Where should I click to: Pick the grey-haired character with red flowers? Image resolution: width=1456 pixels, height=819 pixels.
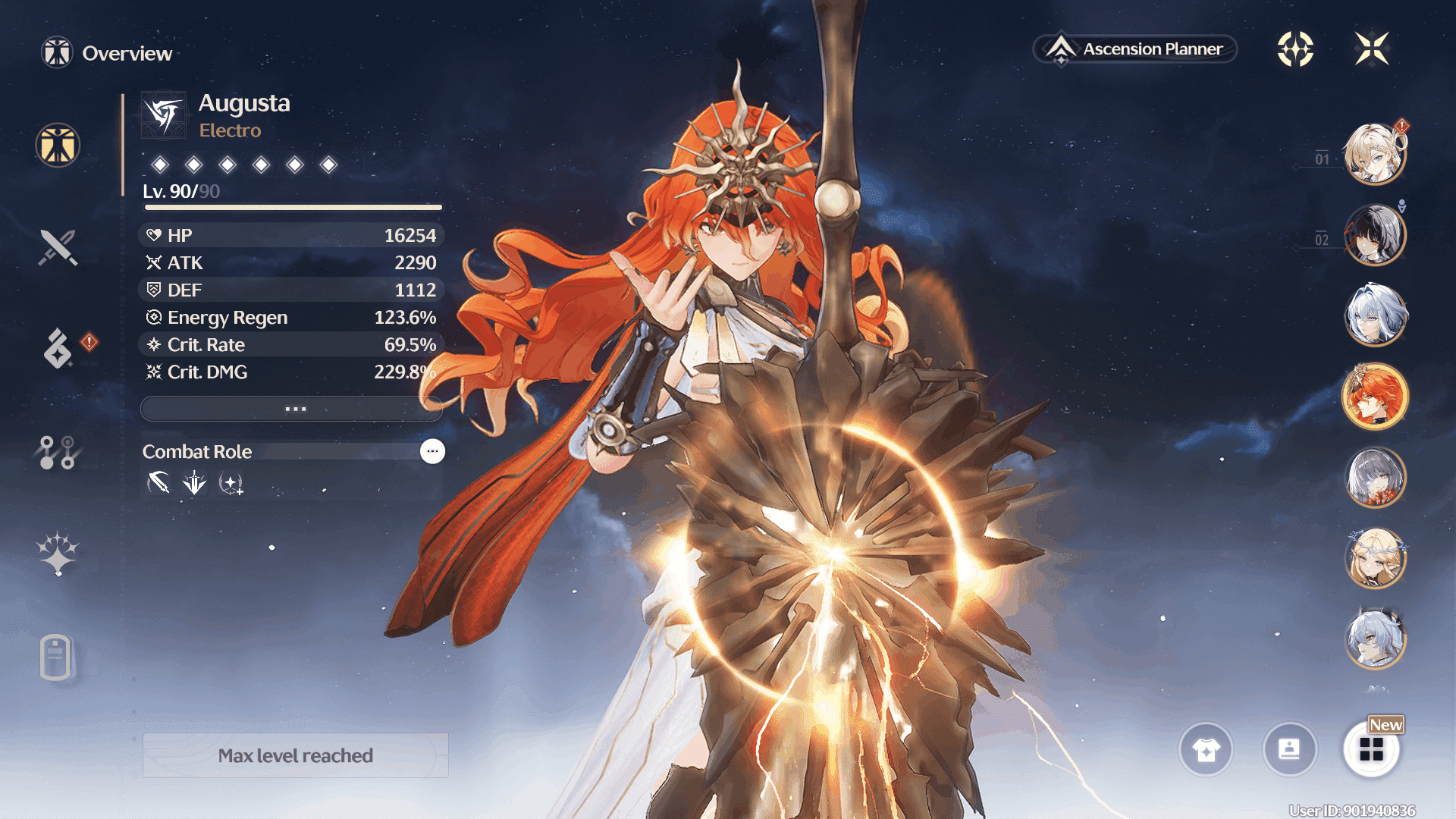click(x=1374, y=477)
